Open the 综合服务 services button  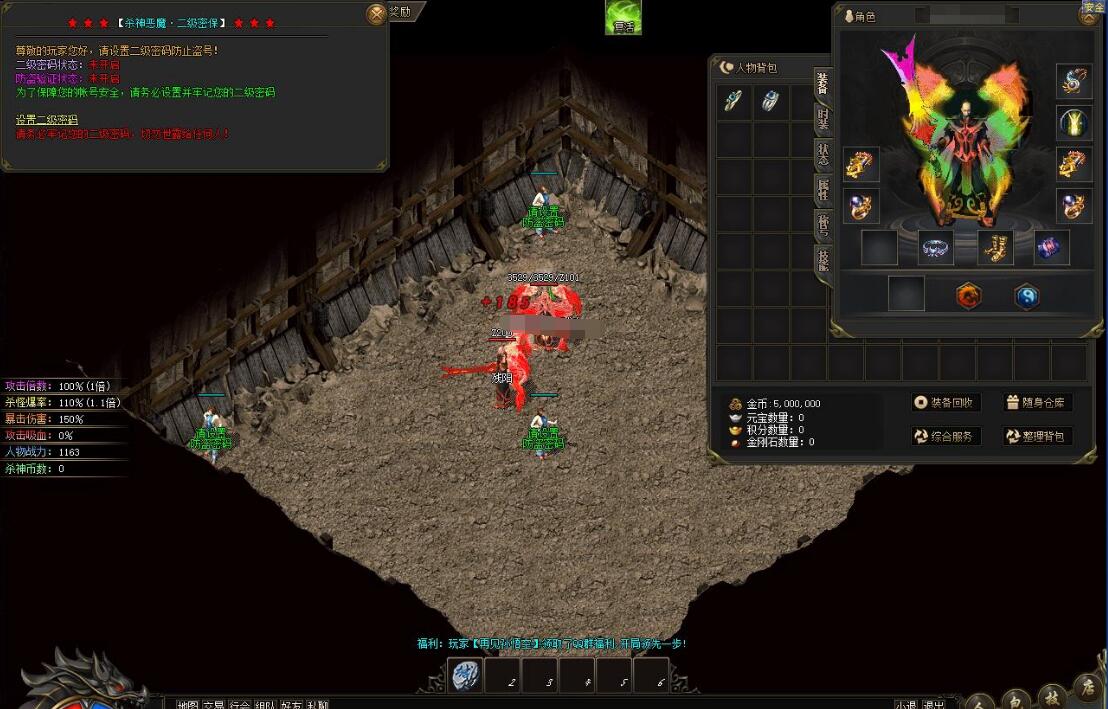coord(946,437)
